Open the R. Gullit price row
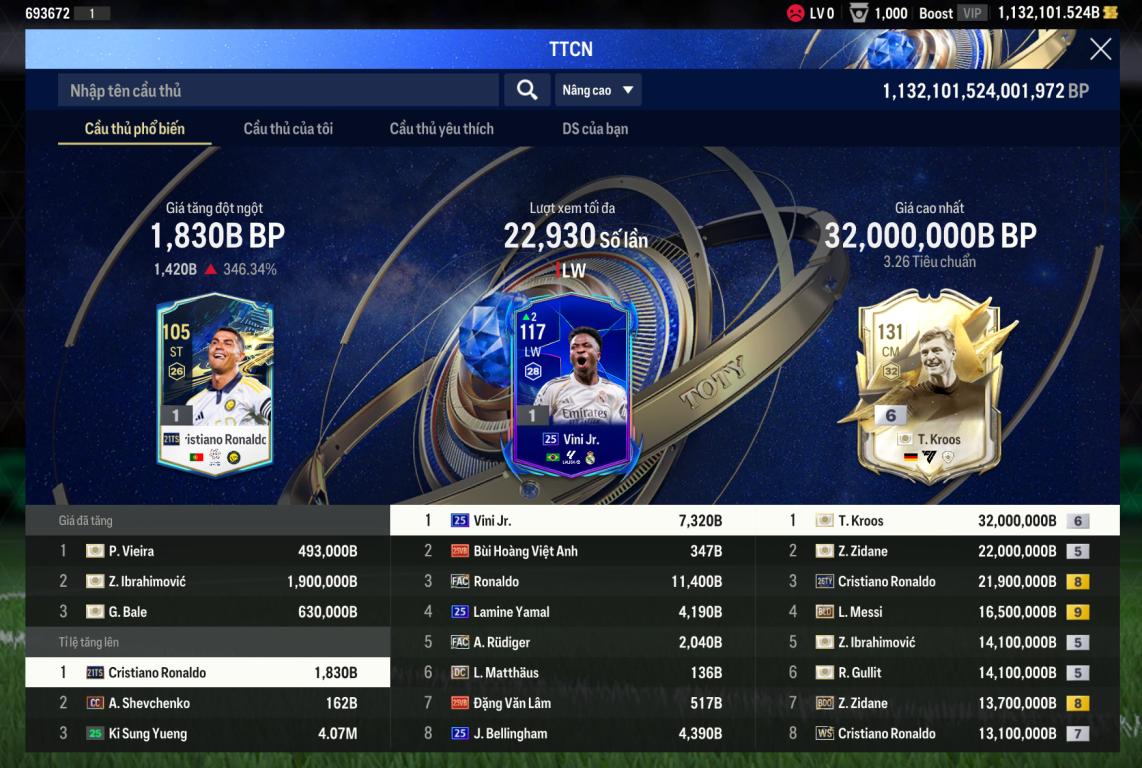Viewport: 1142px width, 768px height. point(937,673)
